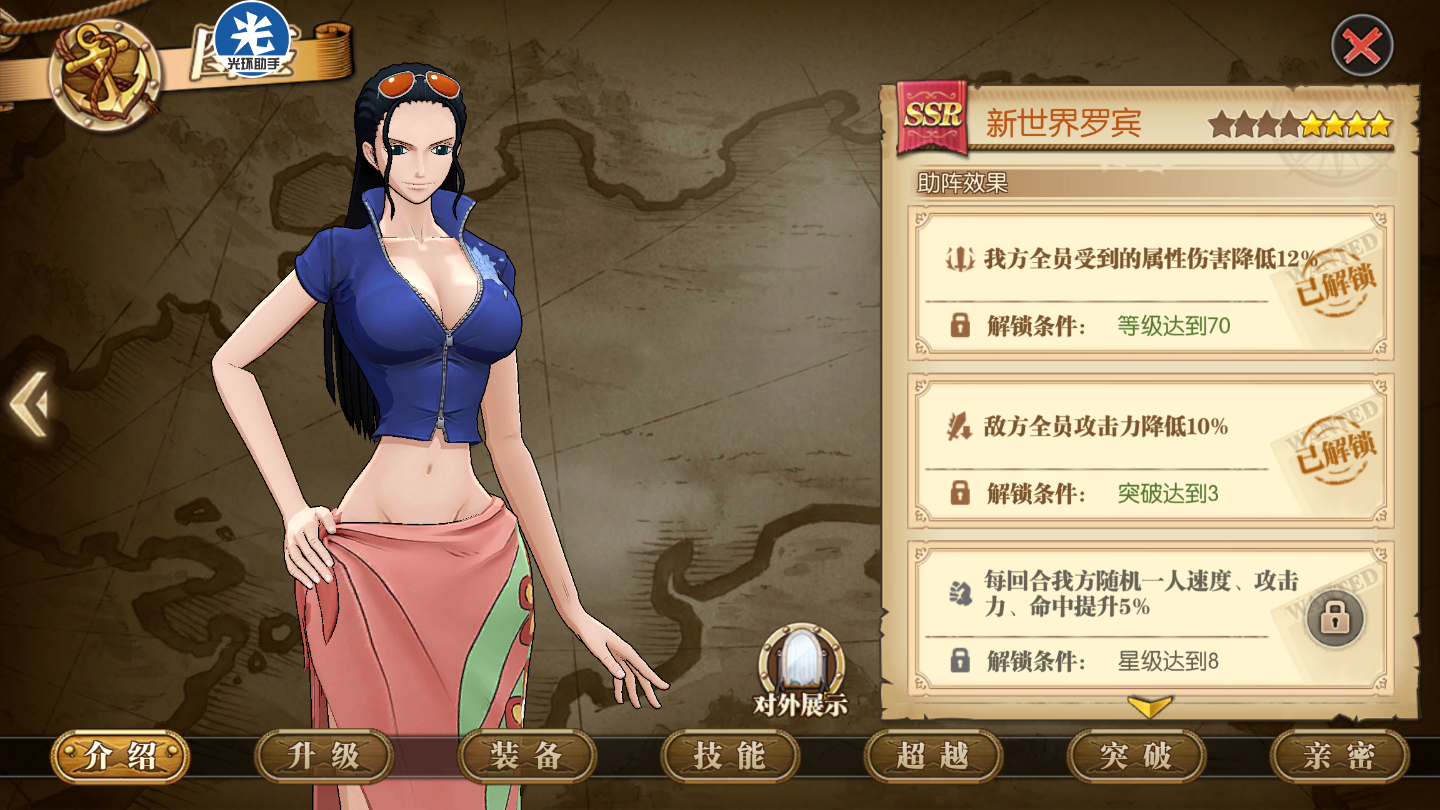Open the 升级 tab
1440x810 pixels.
pyautogui.click(x=324, y=756)
